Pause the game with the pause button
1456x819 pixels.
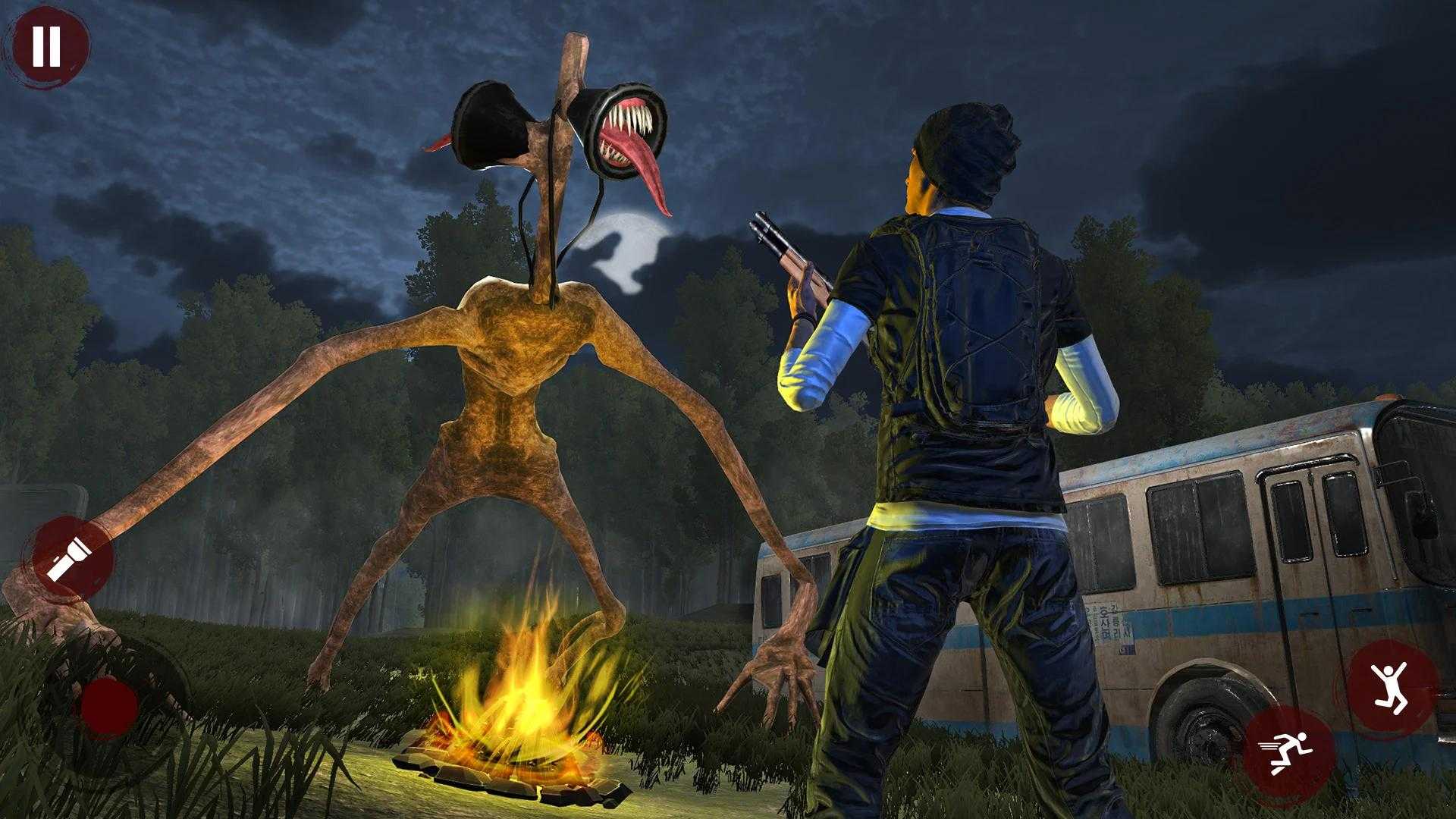pyautogui.click(x=46, y=45)
